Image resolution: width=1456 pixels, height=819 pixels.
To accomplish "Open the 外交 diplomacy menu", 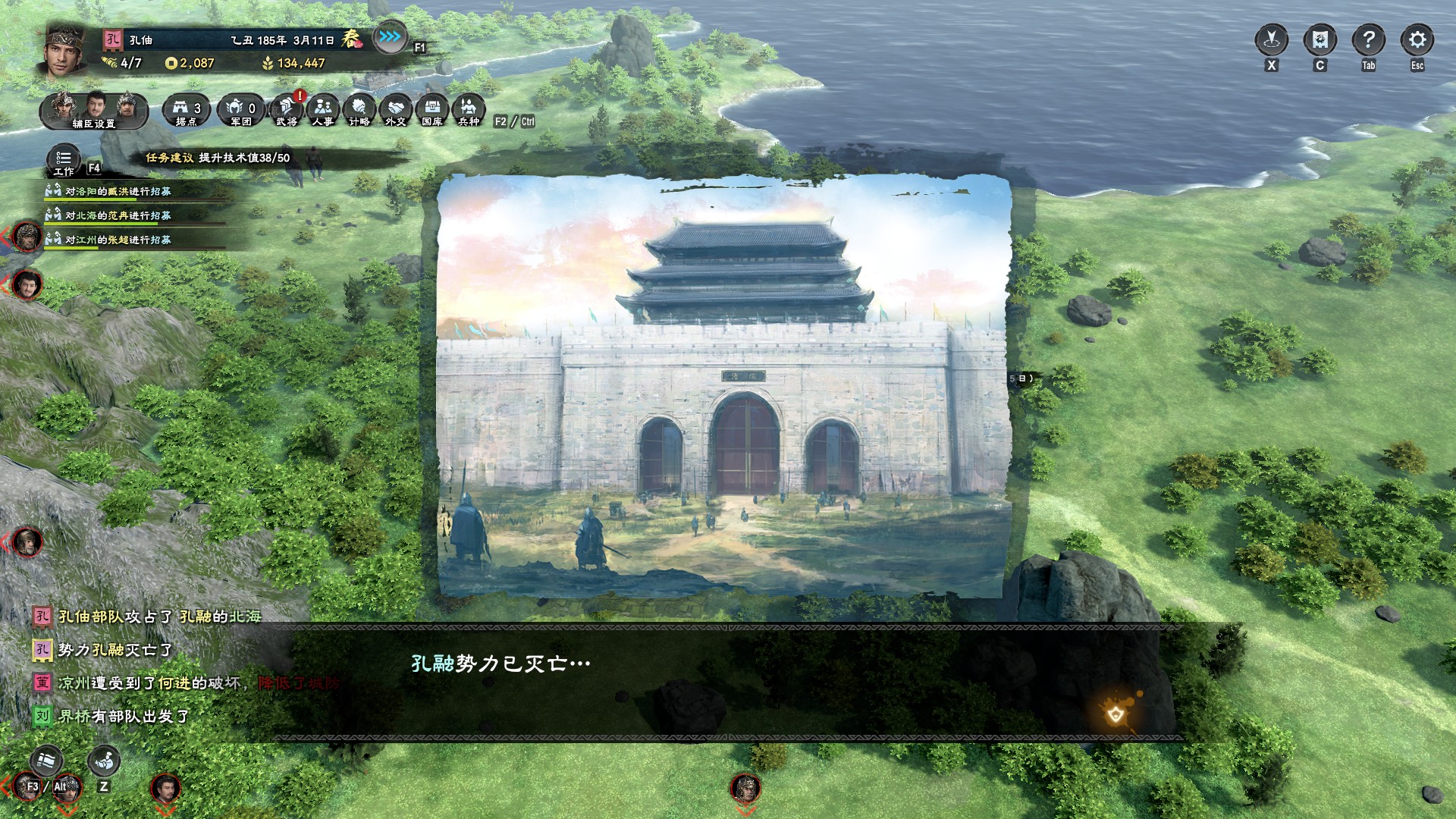I will click(x=396, y=111).
